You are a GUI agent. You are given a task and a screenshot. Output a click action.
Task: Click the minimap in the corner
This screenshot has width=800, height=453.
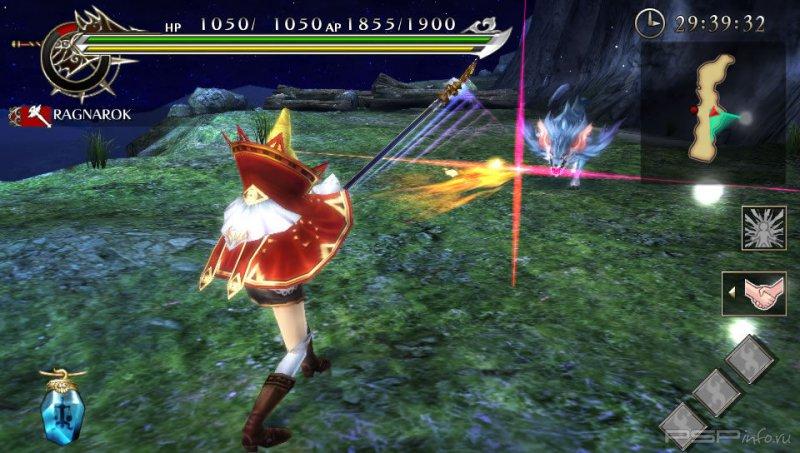pyautogui.click(x=713, y=110)
